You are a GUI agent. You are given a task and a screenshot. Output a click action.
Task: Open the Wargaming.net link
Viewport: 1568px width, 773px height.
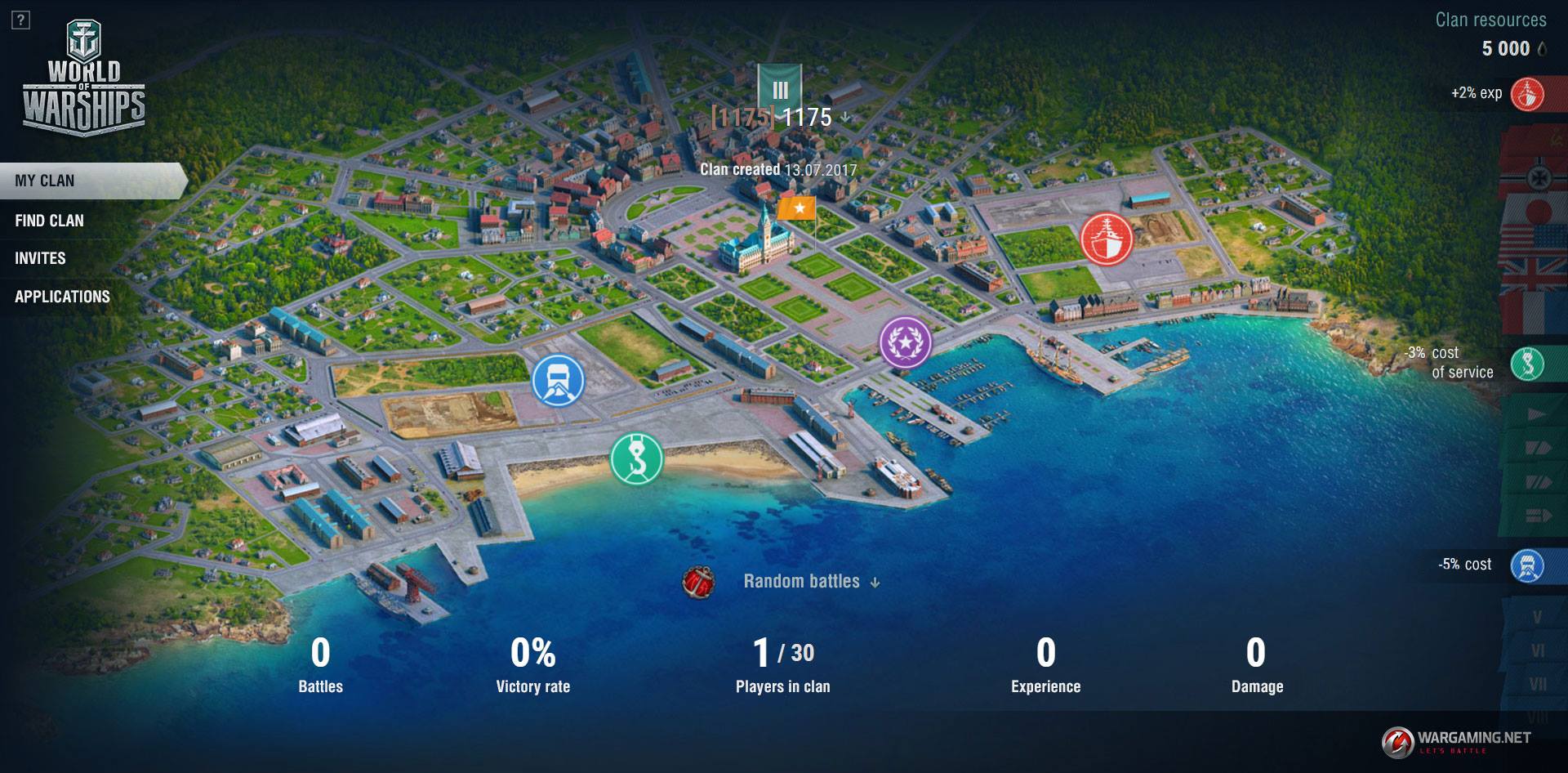pos(1456,740)
